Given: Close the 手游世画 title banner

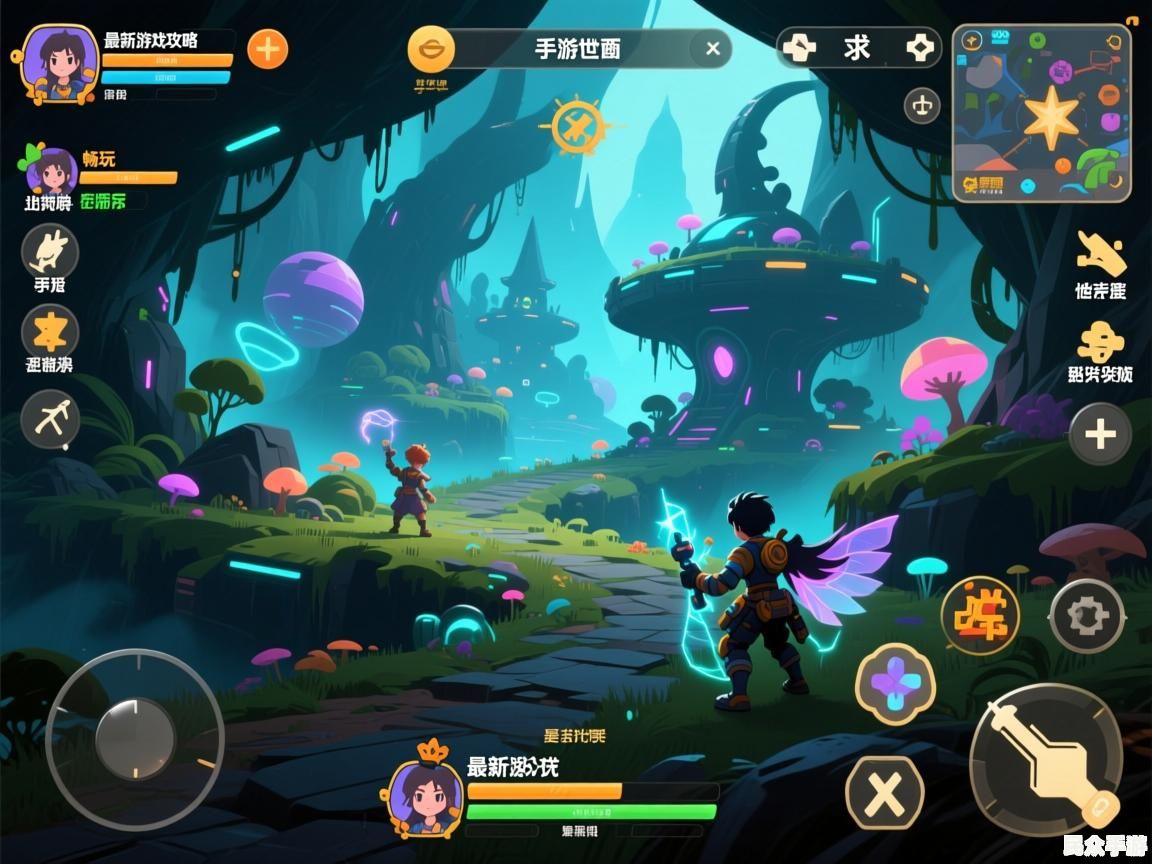Looking at the screenshot, I should coord(712,48).
